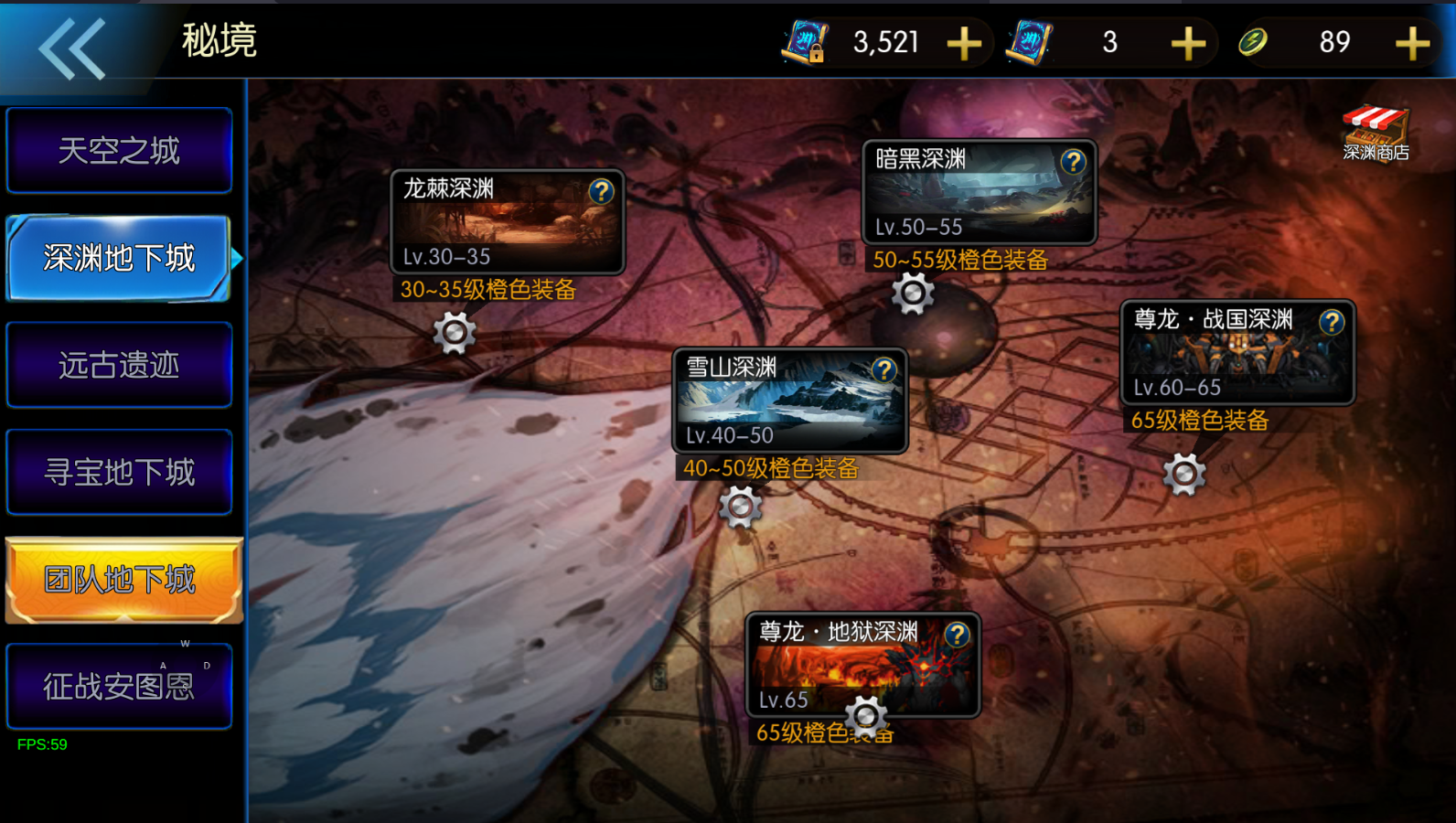This screenshot has height=823, width=1456.
Task: Open the 远古遗迹 tab
Action: (x=119, y=365)
